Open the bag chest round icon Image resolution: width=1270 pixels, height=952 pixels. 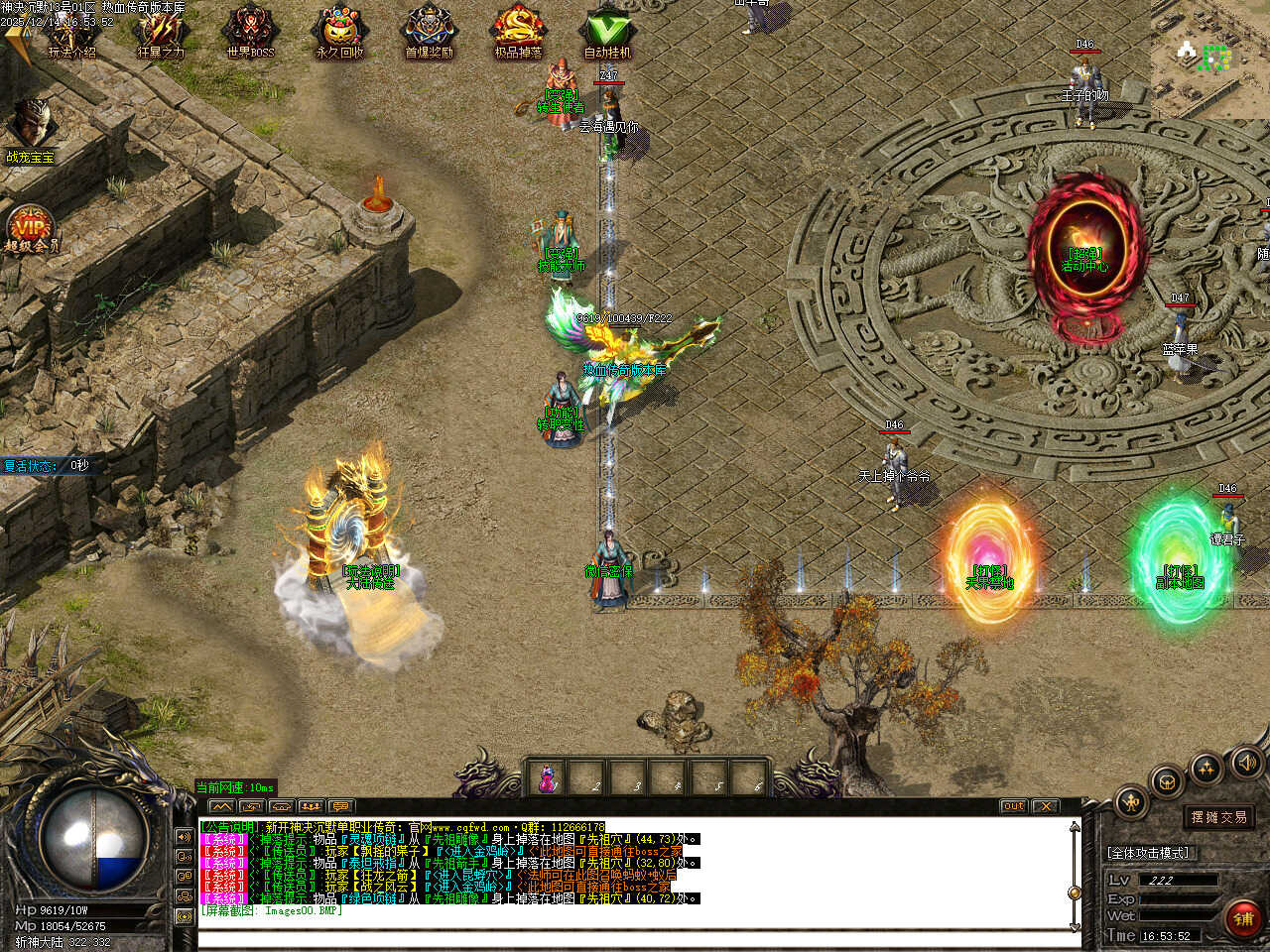point(1168,780)
